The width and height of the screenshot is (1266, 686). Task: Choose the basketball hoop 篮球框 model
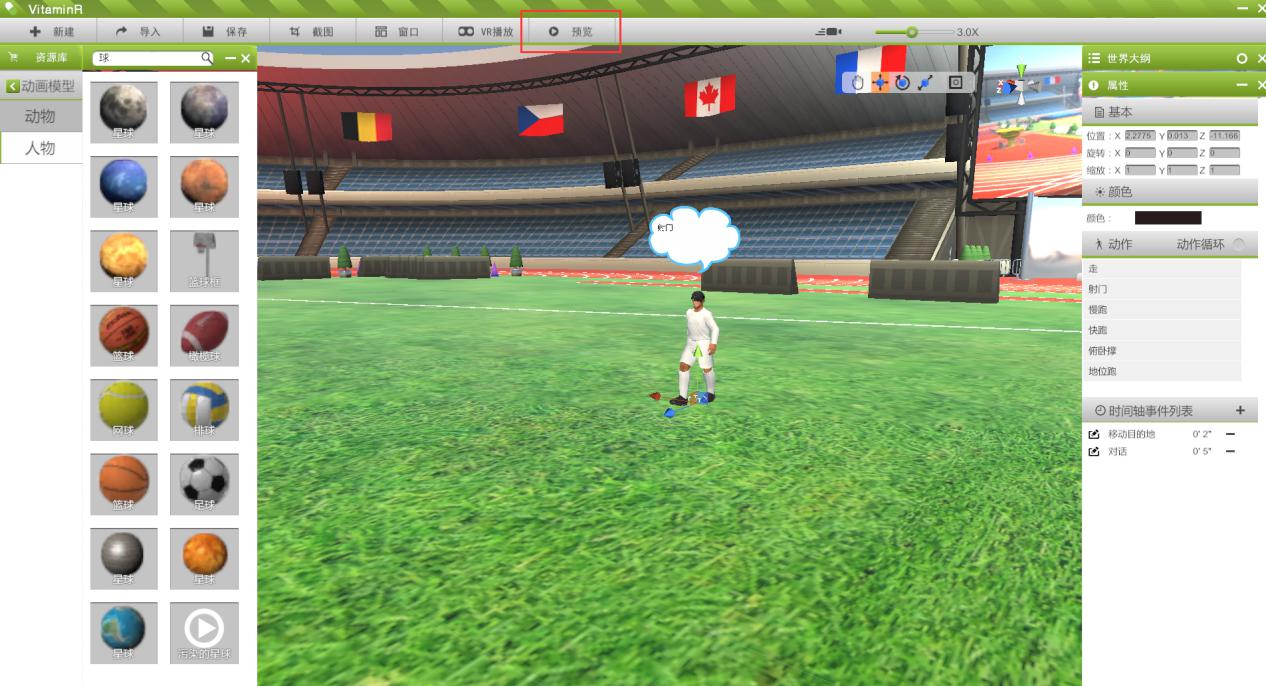coord(204,261)
